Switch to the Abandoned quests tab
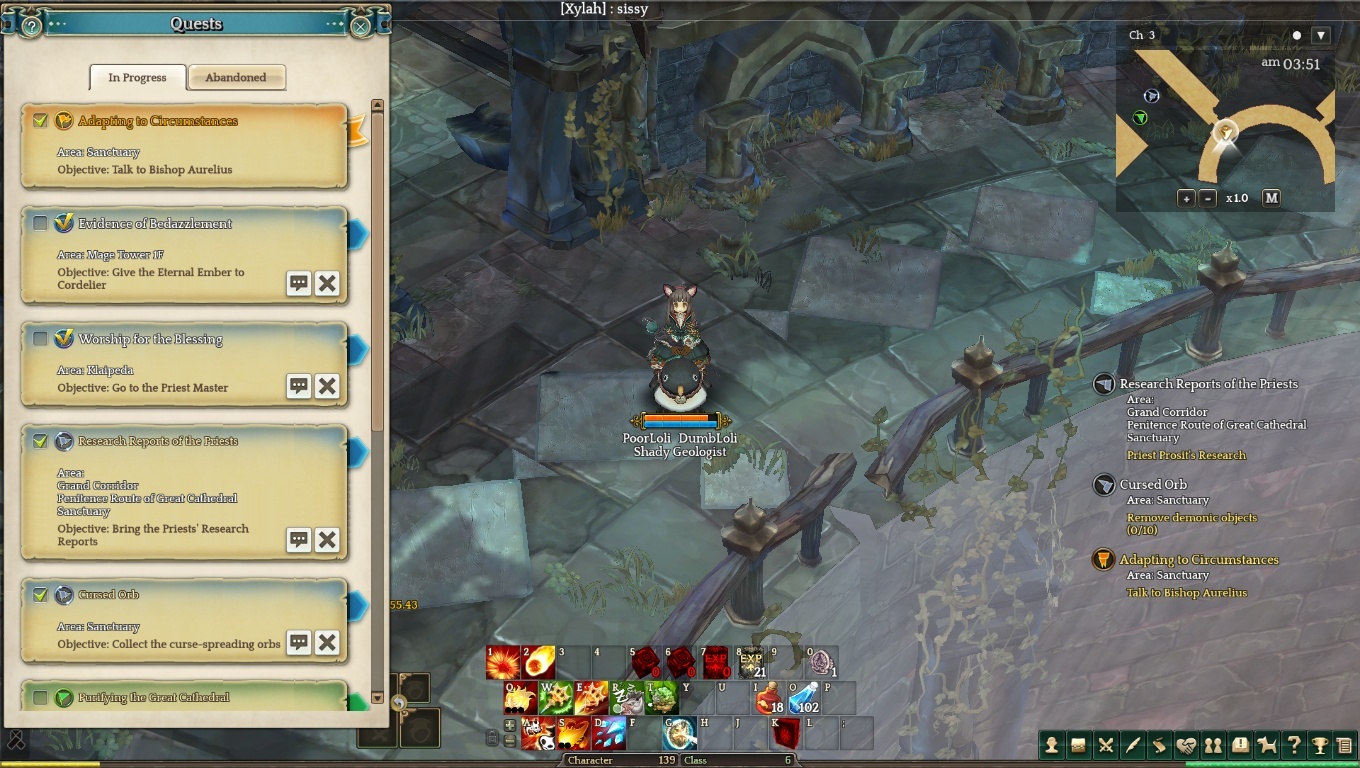Viewport: 1360px width, 768px height. (236, 78)
